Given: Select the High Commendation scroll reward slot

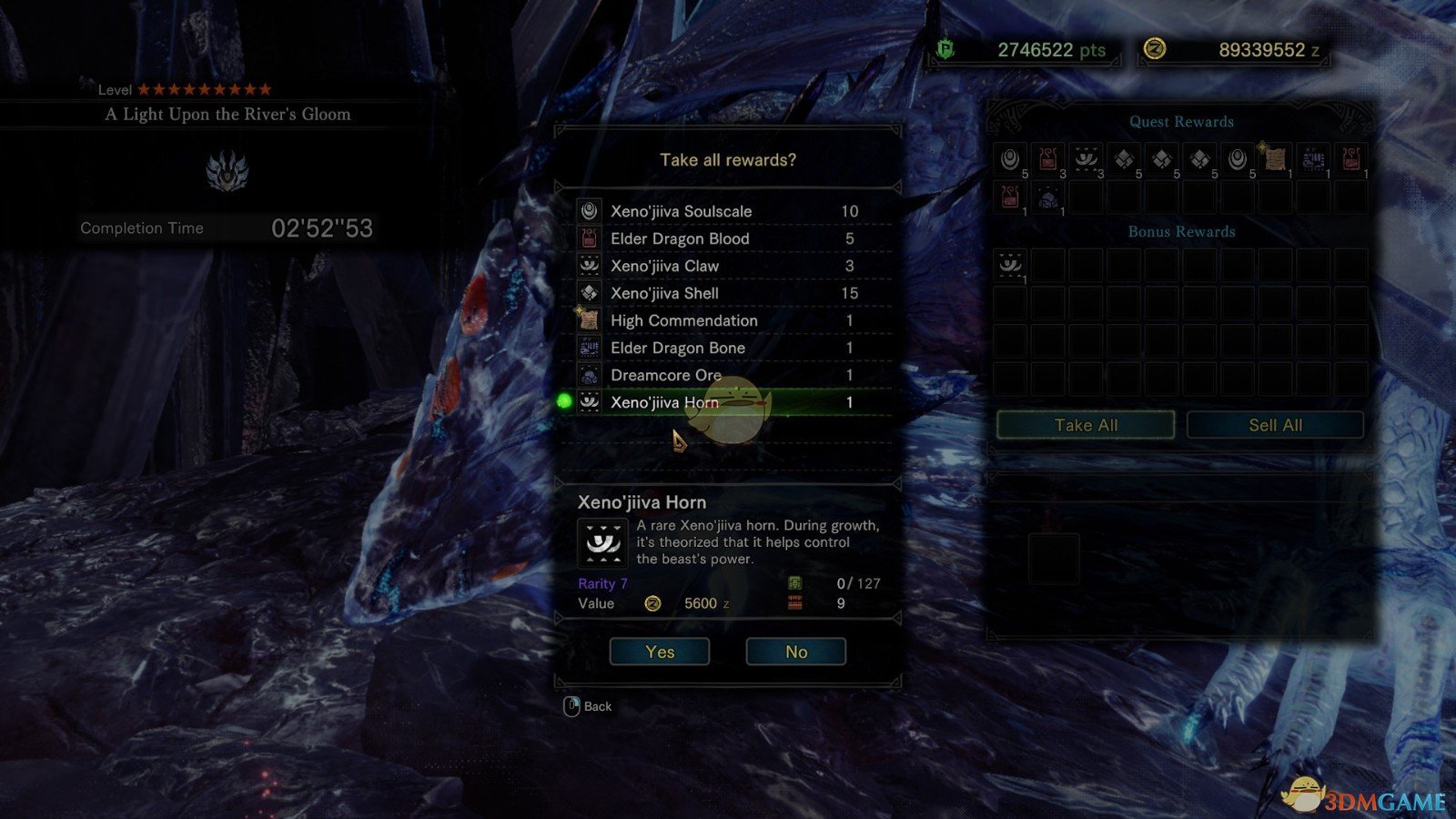Looking at the screenshot, I should pyautogui.click(x=1274, y=159).
